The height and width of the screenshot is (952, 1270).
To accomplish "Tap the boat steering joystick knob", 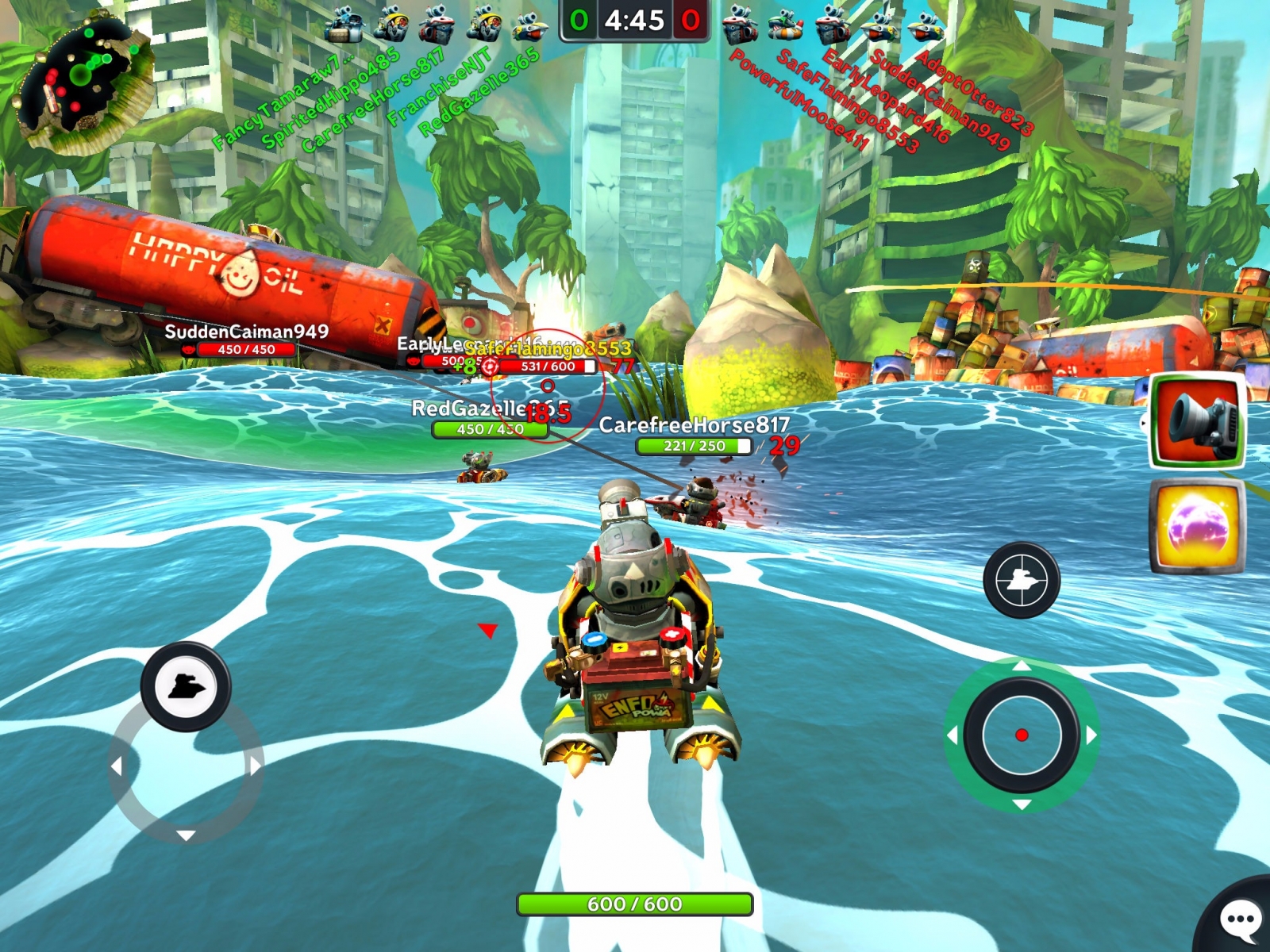I will coord(186,686).
